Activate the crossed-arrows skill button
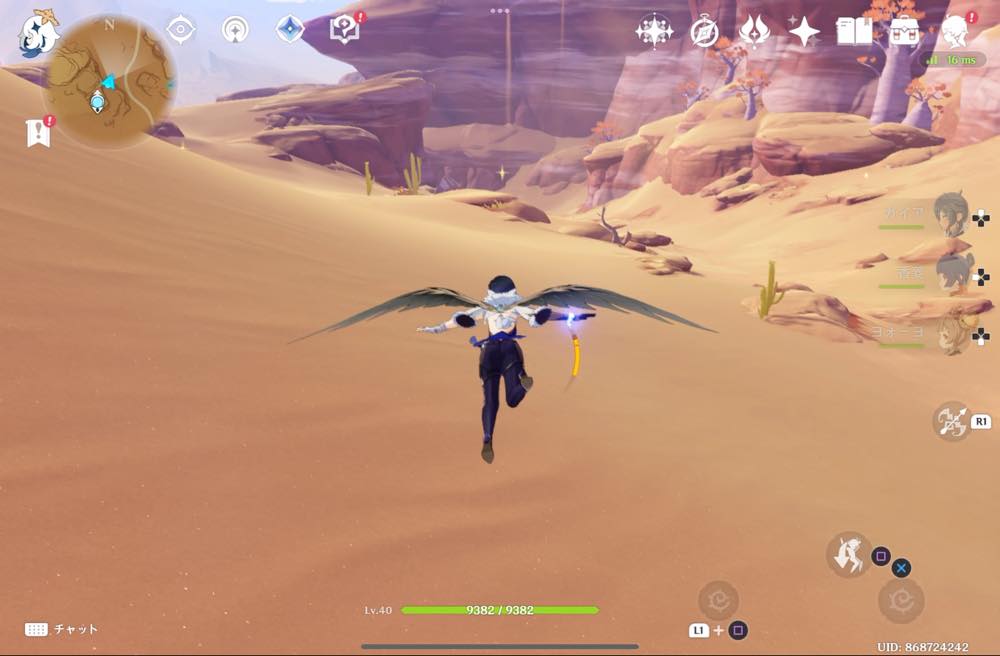The width and height of the screenshot is (1000, 656). click(x=951, y=421)
